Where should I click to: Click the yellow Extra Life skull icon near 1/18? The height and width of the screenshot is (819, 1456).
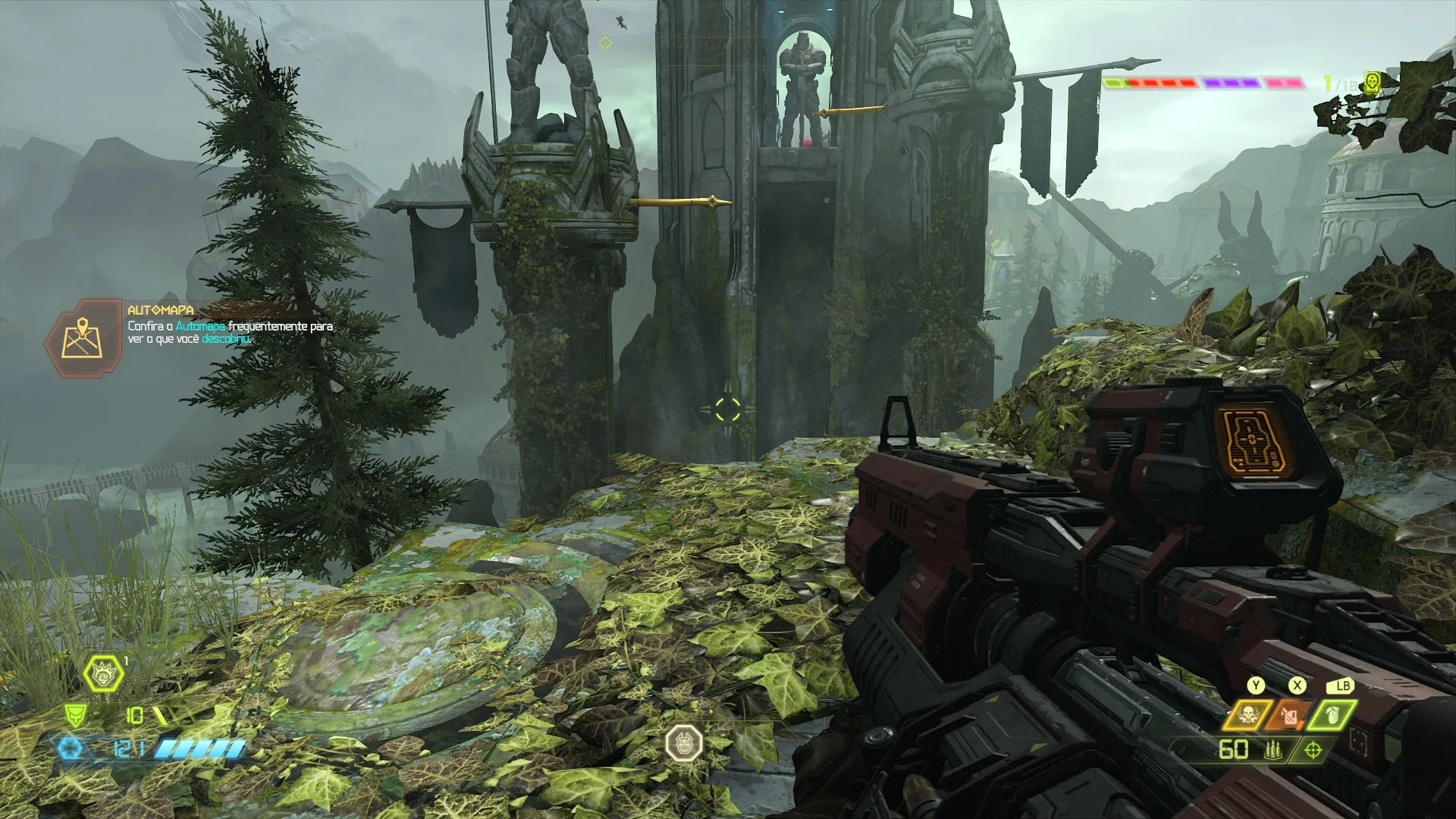point(1371,83)
